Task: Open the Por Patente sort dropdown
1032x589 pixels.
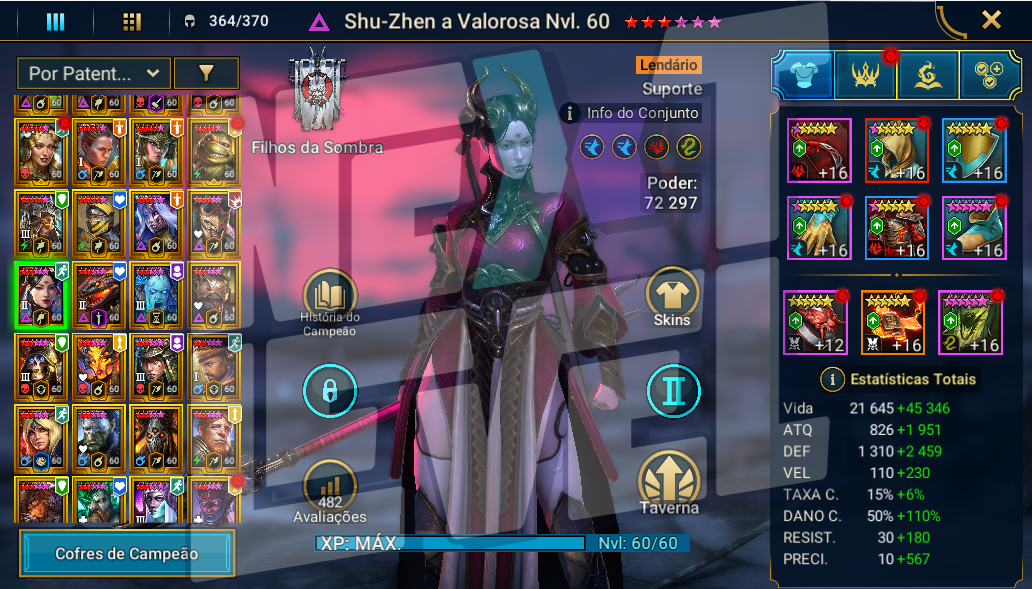Action: point(93,73)
